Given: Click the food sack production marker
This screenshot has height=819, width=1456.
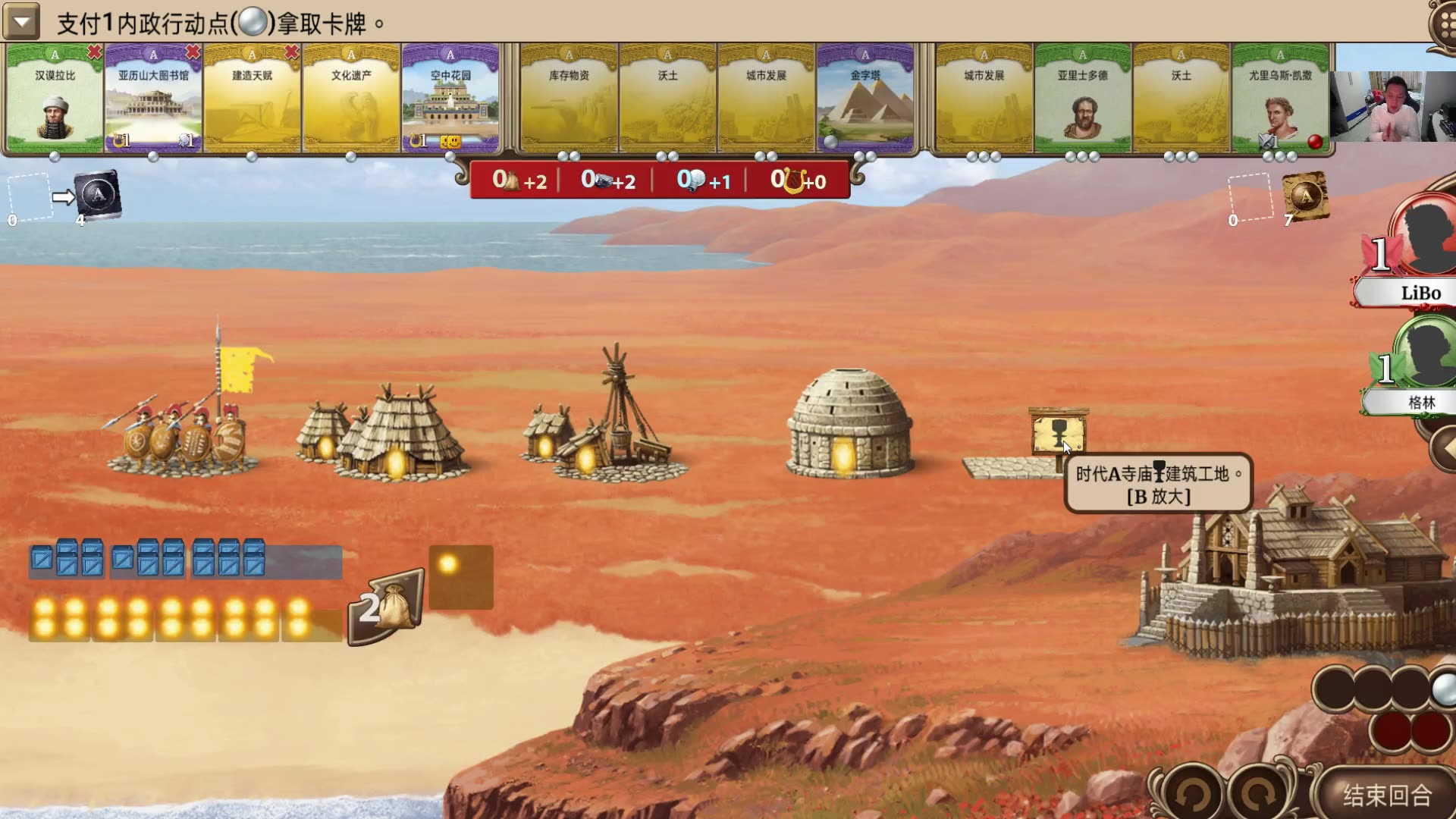Looking at the screenshot, I should [x=388, y=608].
